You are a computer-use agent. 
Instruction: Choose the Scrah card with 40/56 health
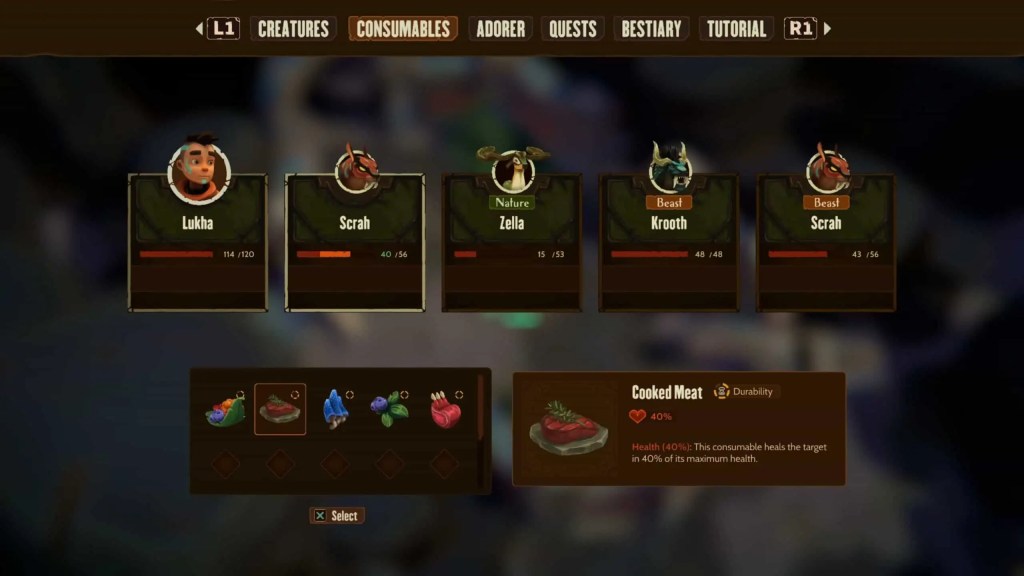click(355, 241)
